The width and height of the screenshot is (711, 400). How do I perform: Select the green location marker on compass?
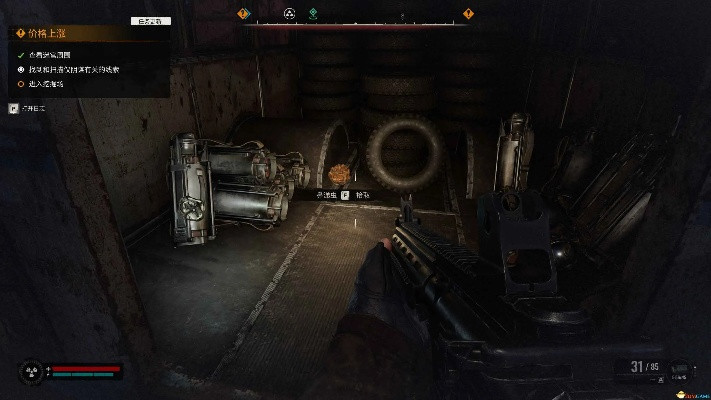tap(313, 14)
